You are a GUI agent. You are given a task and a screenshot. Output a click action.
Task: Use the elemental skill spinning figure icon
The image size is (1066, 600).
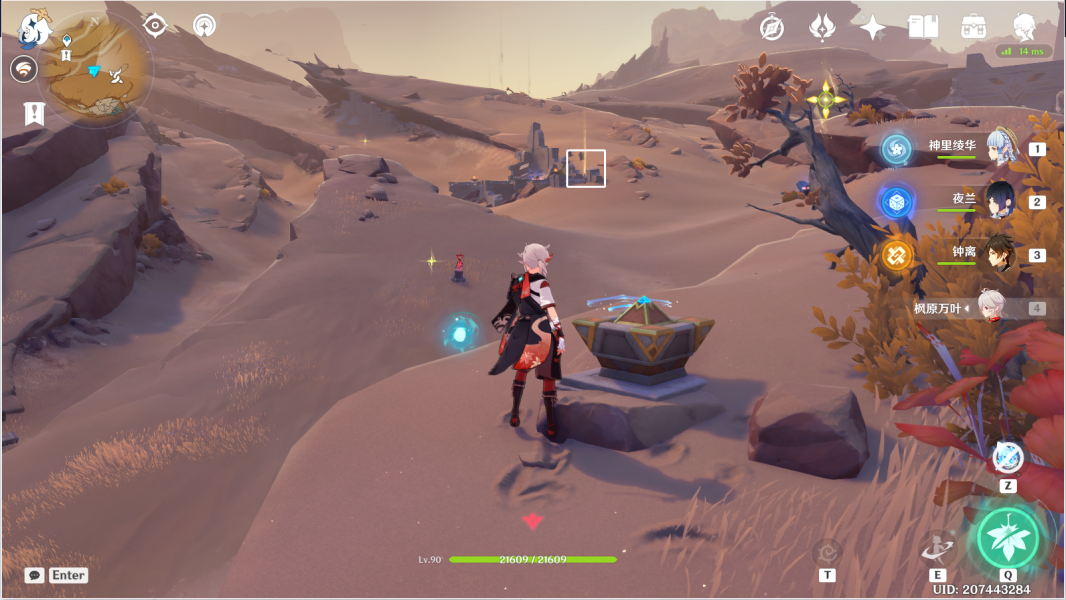937,546
